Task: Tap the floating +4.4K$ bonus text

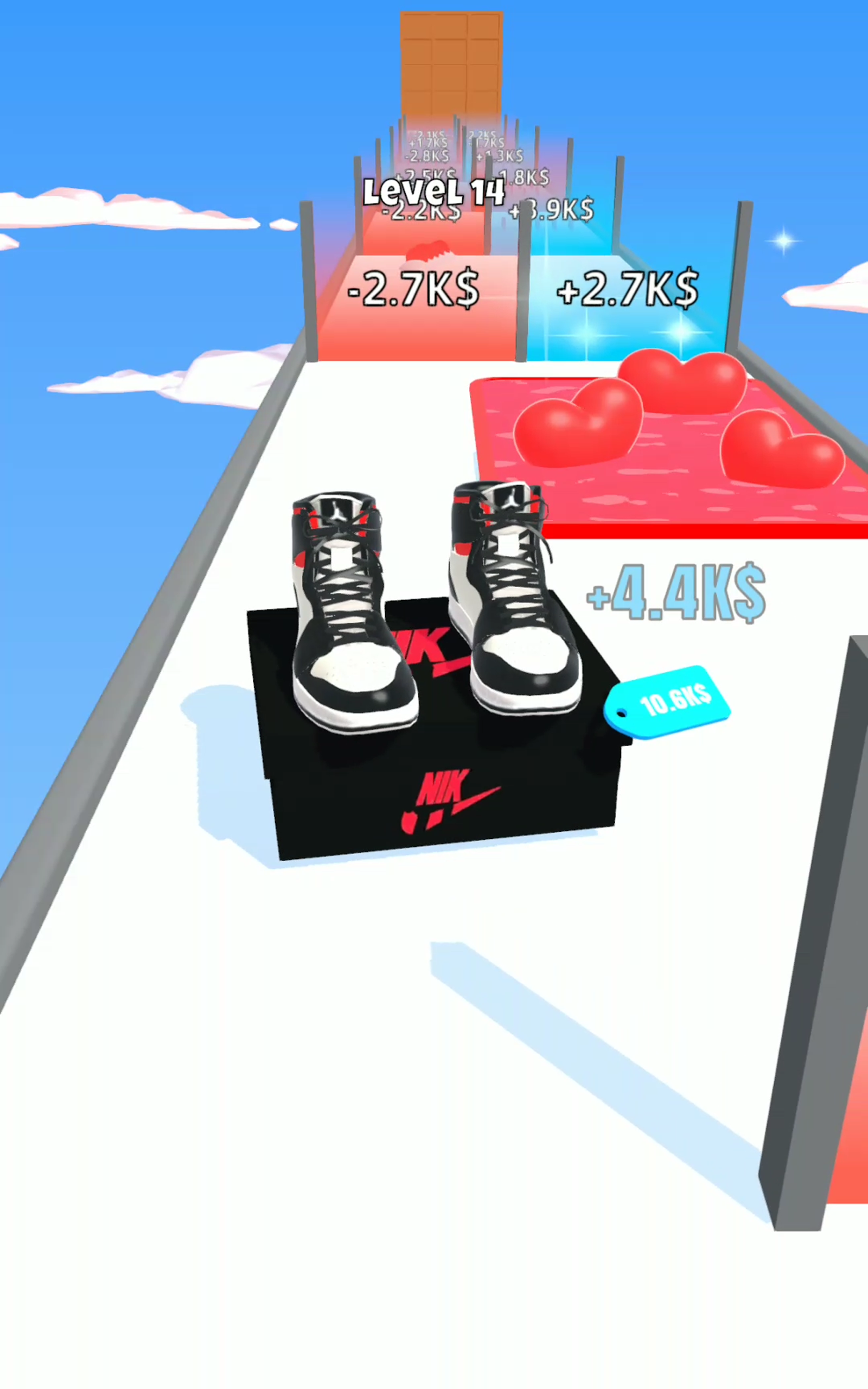Action: (x=674, y=591)
